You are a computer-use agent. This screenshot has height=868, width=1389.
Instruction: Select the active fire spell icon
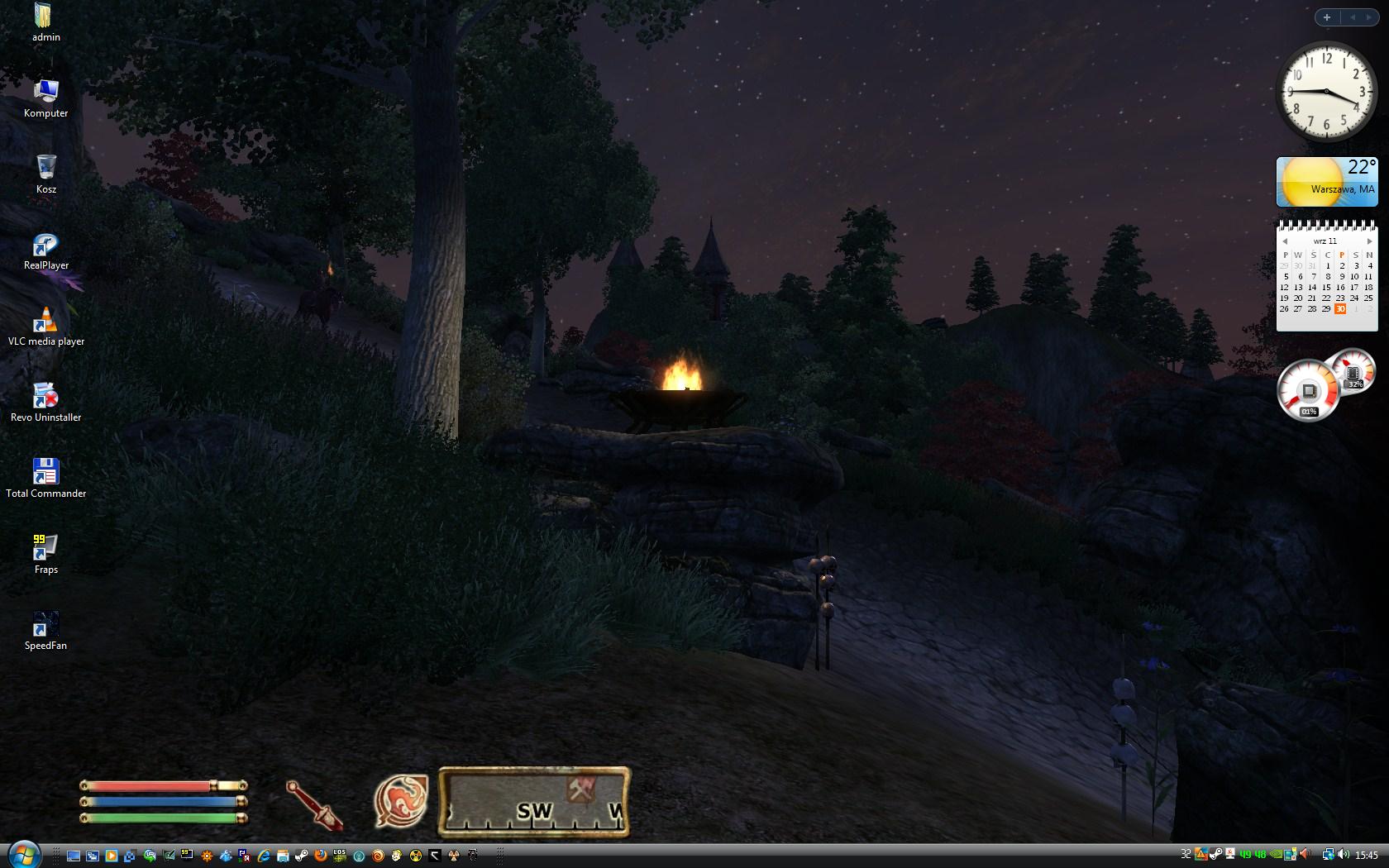[x=401, y=801]
